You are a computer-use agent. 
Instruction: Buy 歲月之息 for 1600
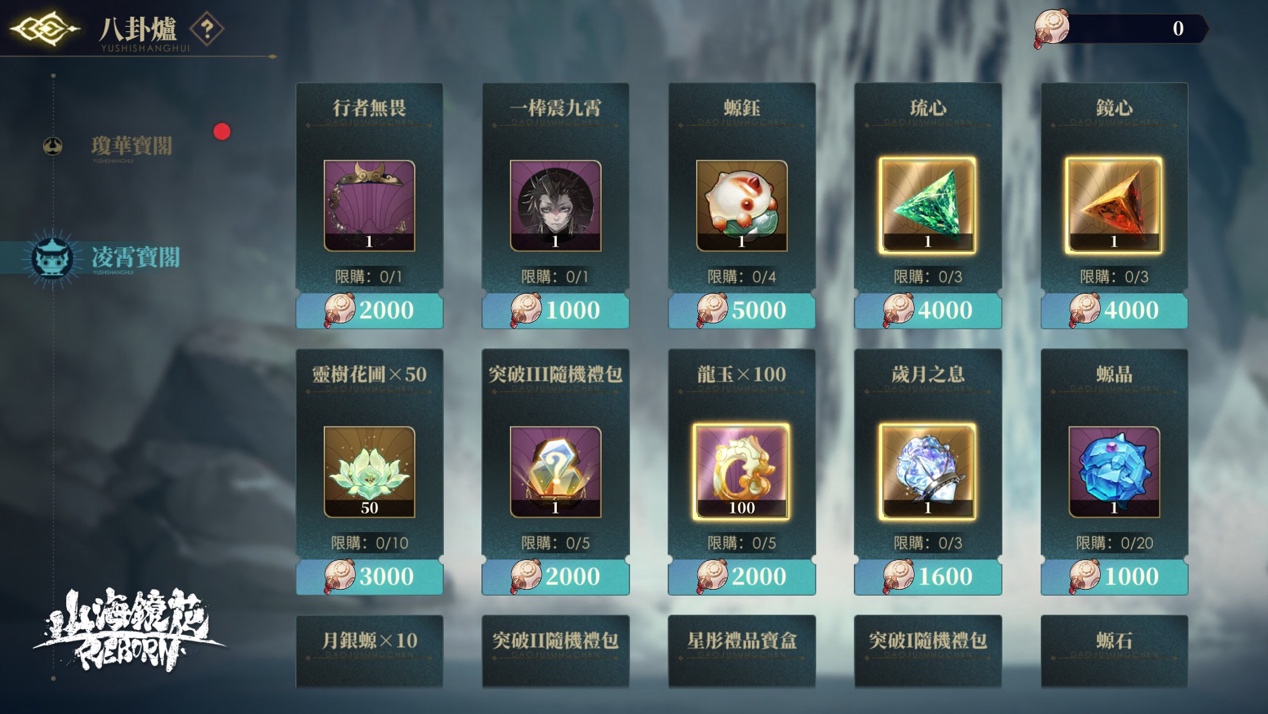928,577
